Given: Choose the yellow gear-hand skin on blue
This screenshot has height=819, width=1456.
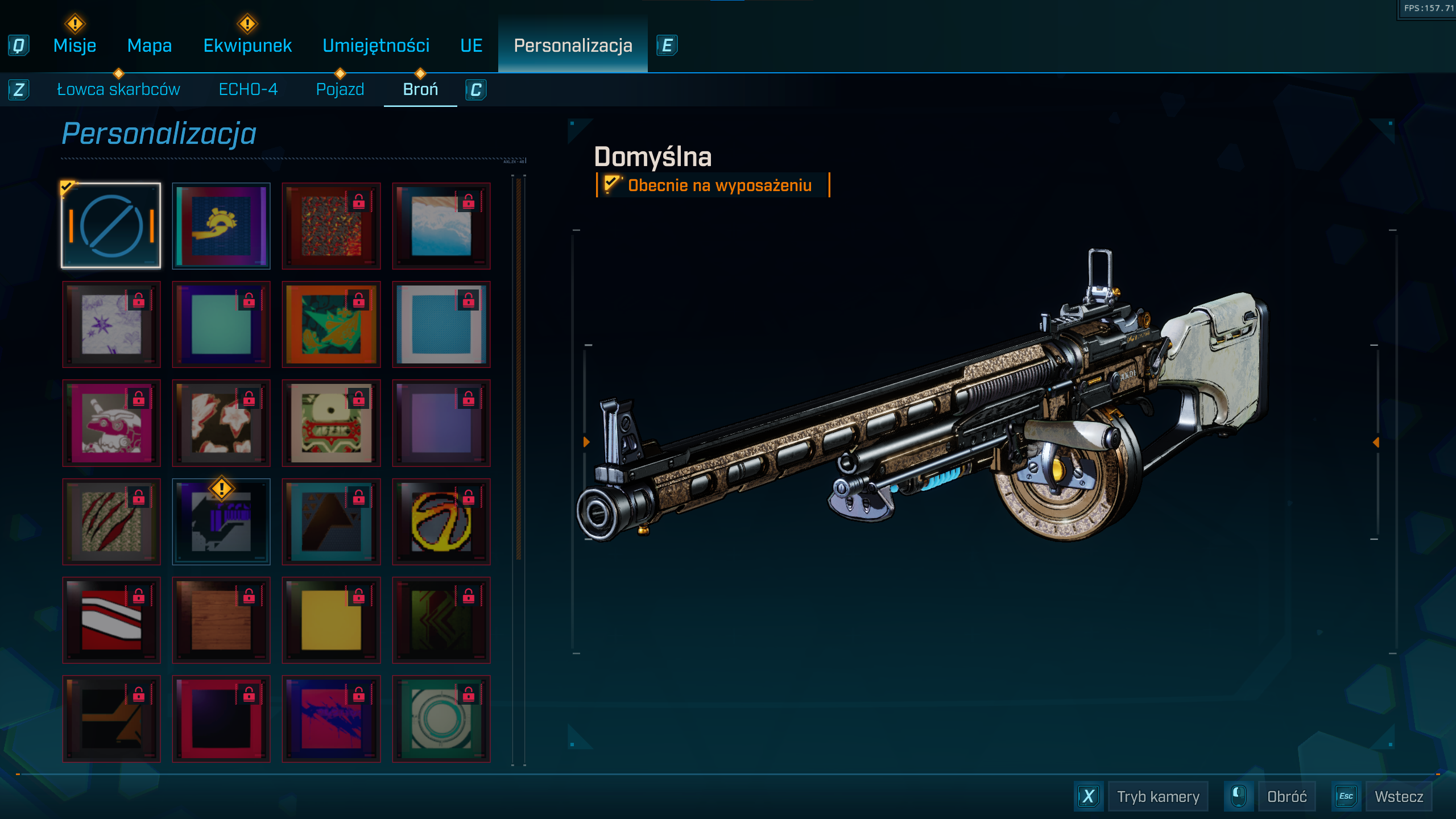Looking at the screenshot, I should coord(221,226).
